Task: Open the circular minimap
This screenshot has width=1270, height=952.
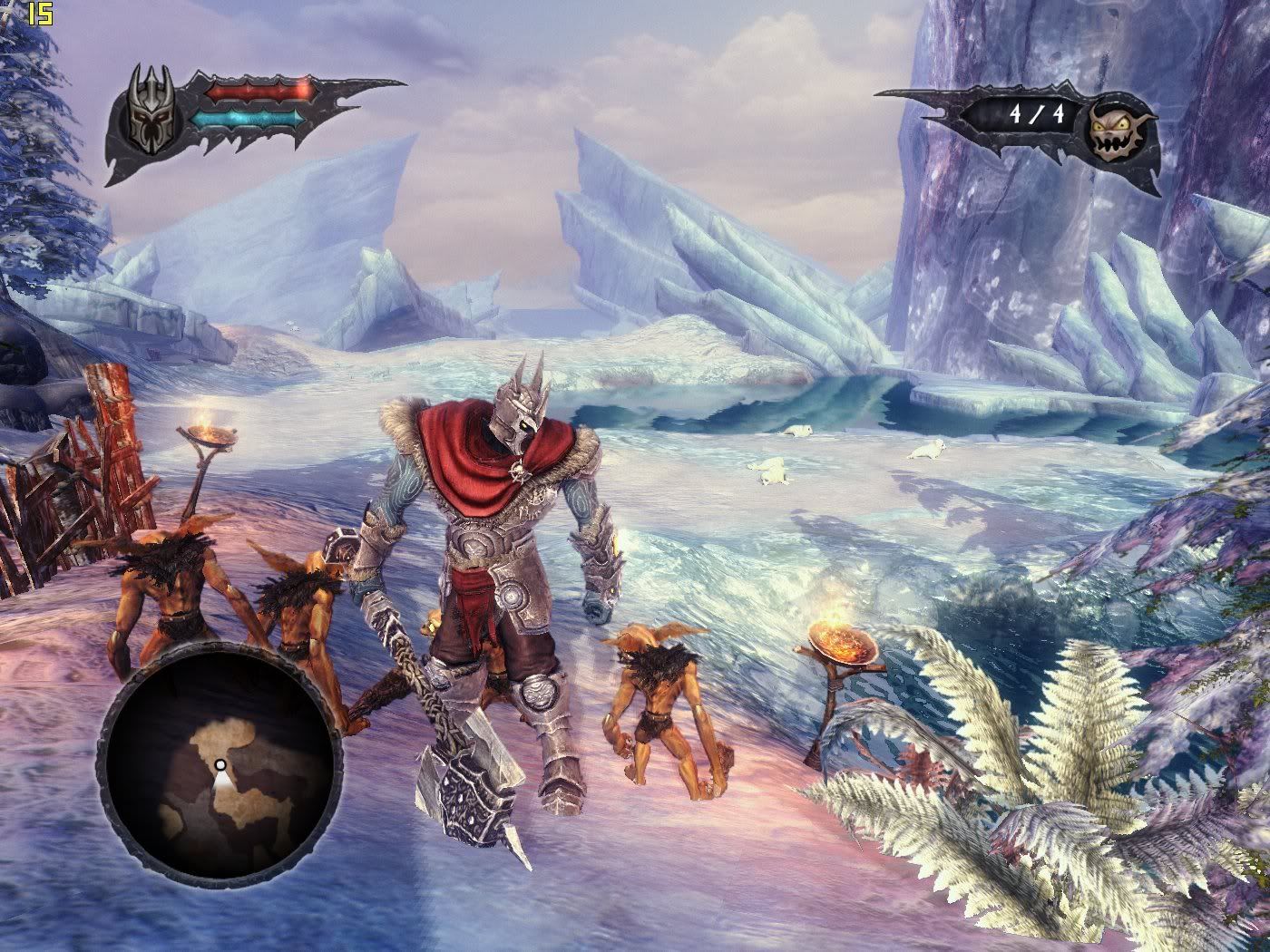Action: click(220, 763)
